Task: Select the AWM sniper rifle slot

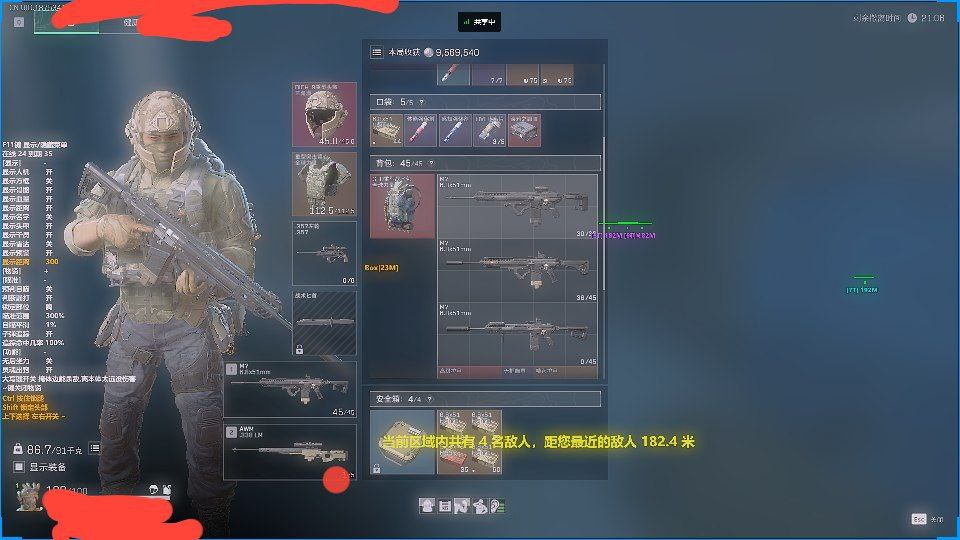Action: (x=290, y=451)
